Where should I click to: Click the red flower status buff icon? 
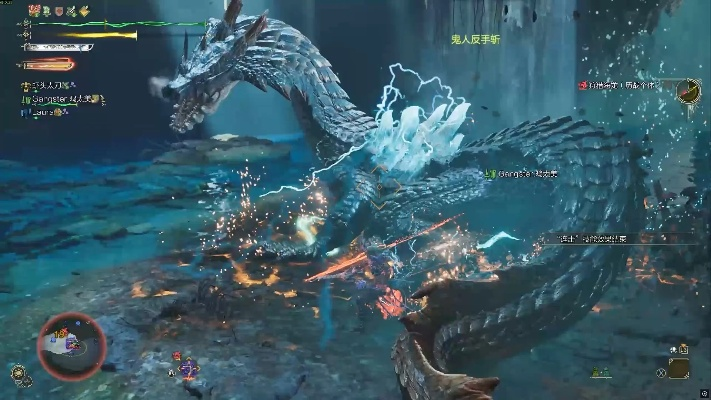[x=34, y=11]
